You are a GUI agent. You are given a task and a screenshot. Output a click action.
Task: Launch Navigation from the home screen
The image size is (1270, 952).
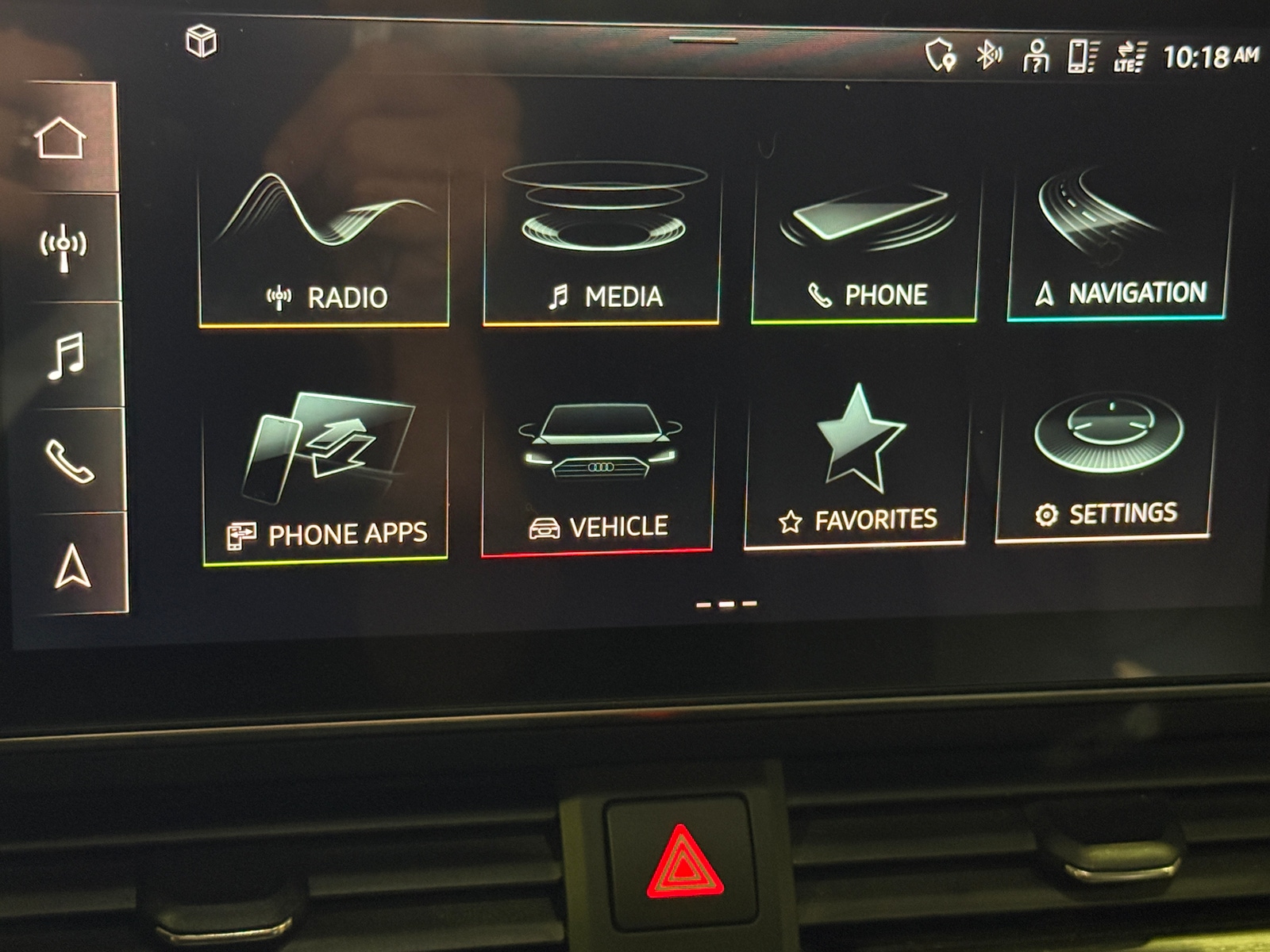click(1119, 238)
